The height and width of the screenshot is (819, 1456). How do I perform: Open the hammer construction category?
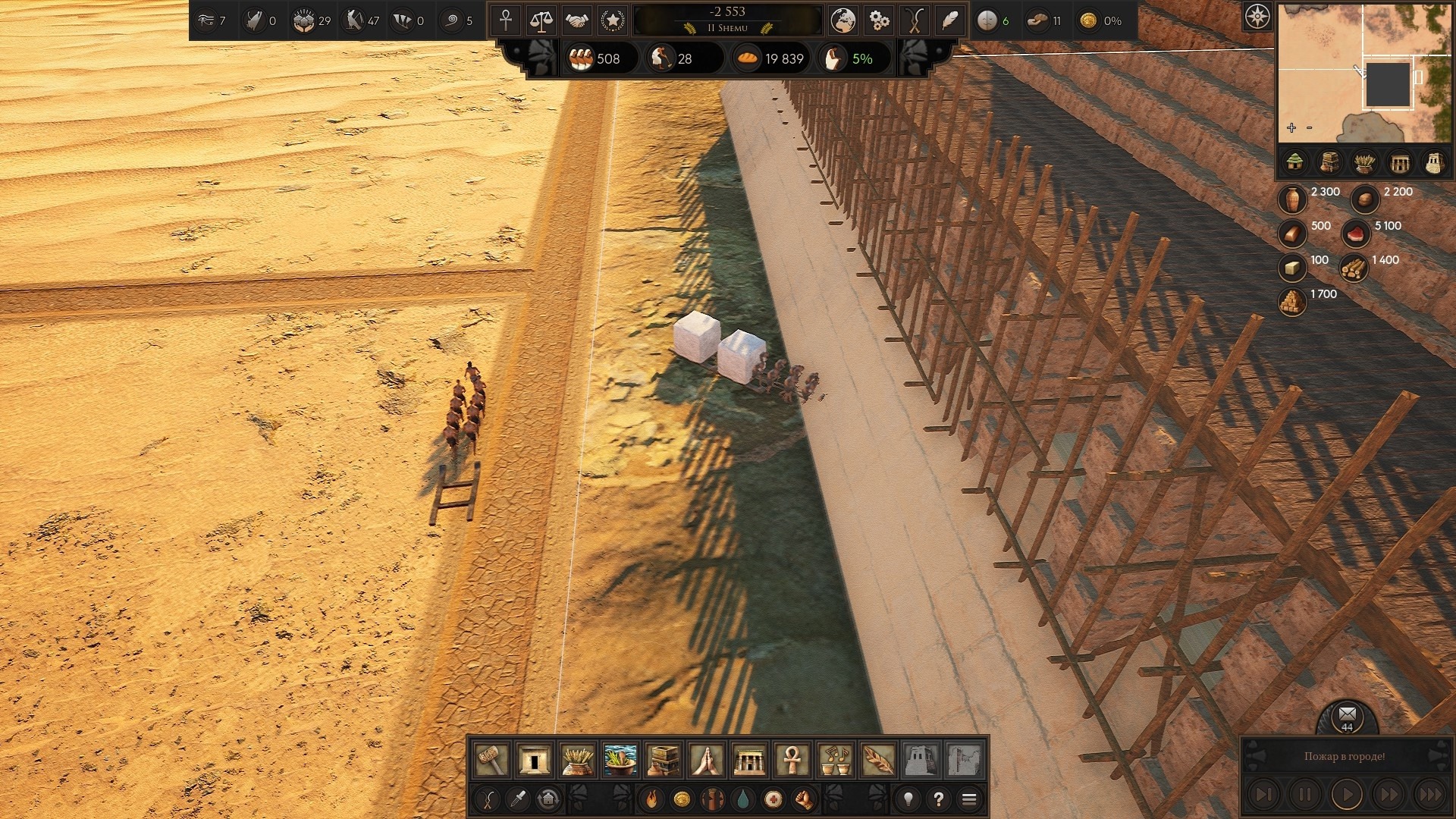pos(491,759)
